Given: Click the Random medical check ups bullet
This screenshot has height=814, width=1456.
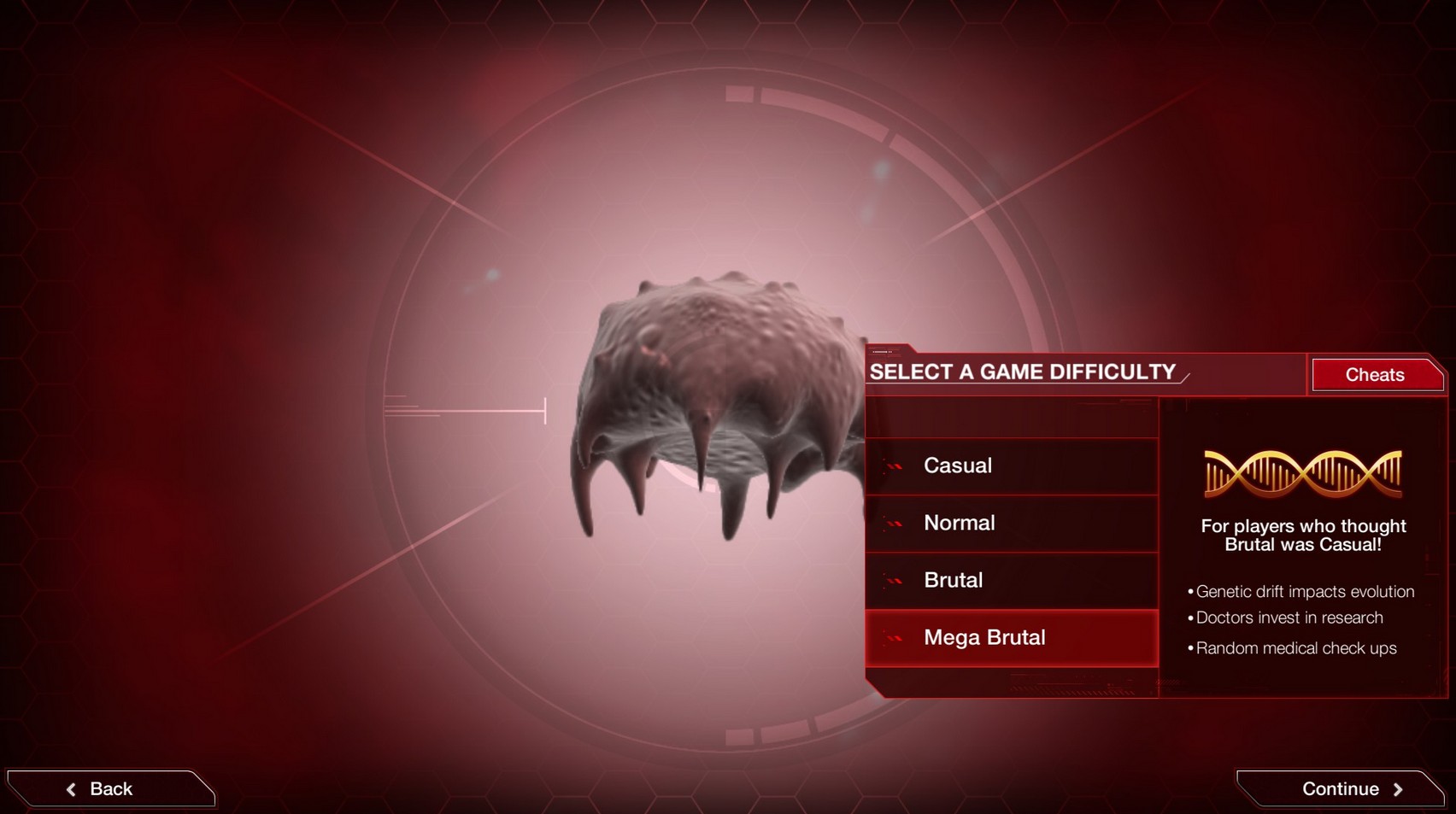Looking at the screenshot, I should point(1293,648).
